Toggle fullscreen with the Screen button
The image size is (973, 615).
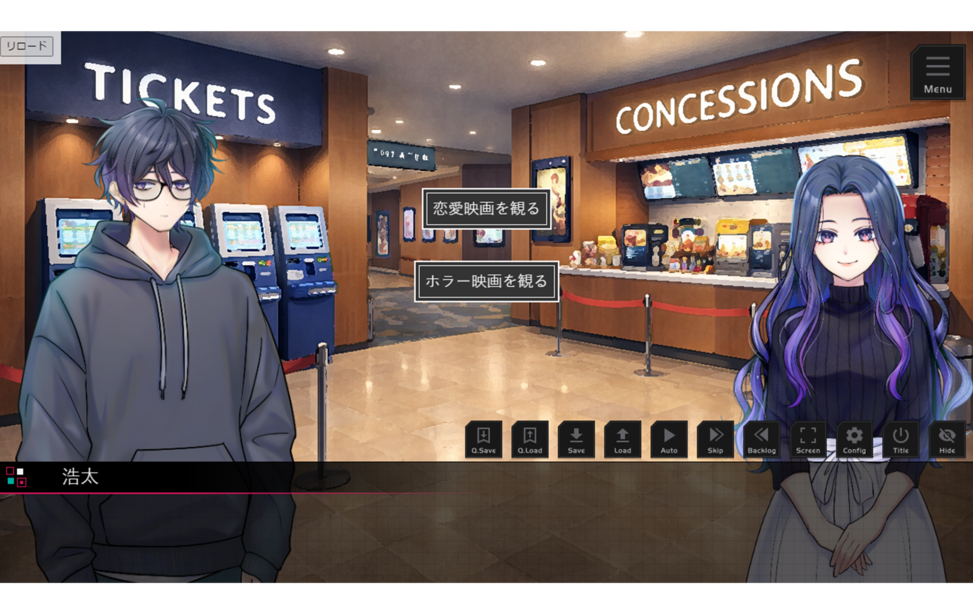point(808,440)
